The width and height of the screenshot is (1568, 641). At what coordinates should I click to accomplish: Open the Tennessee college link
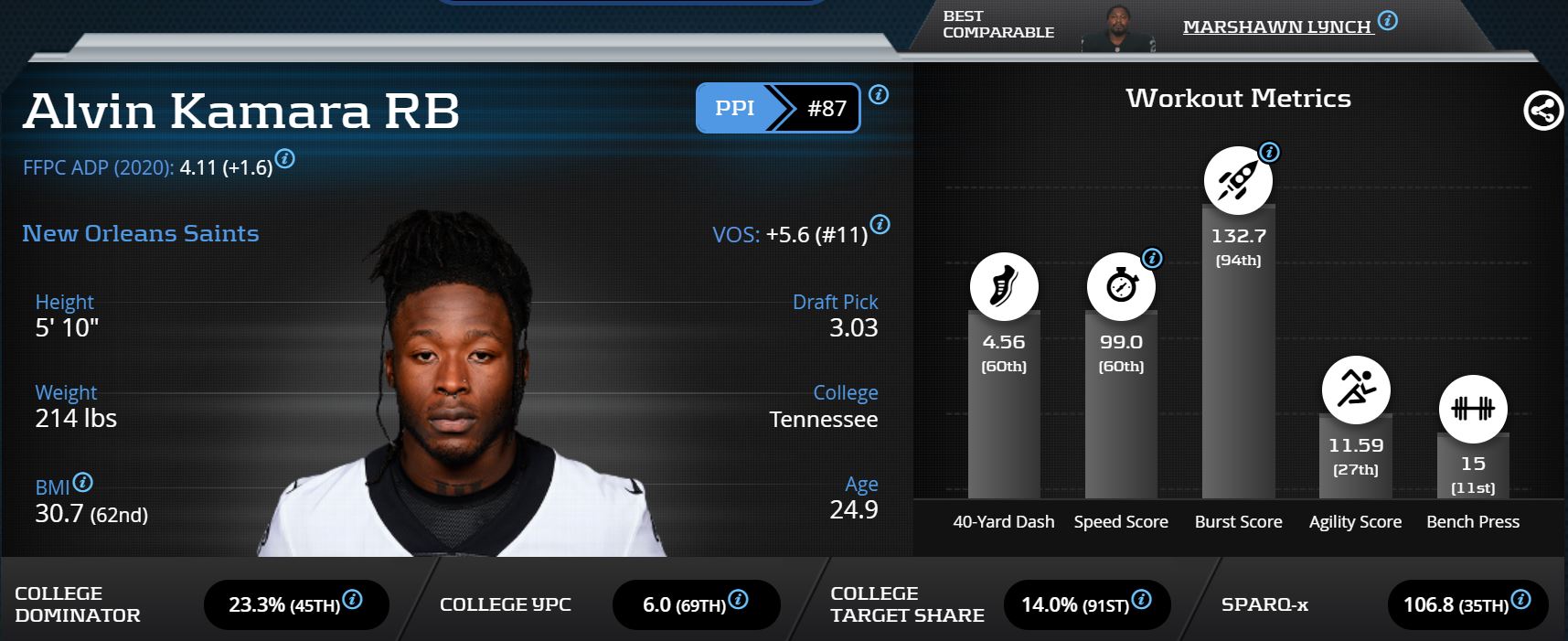[x=823, y=420]
